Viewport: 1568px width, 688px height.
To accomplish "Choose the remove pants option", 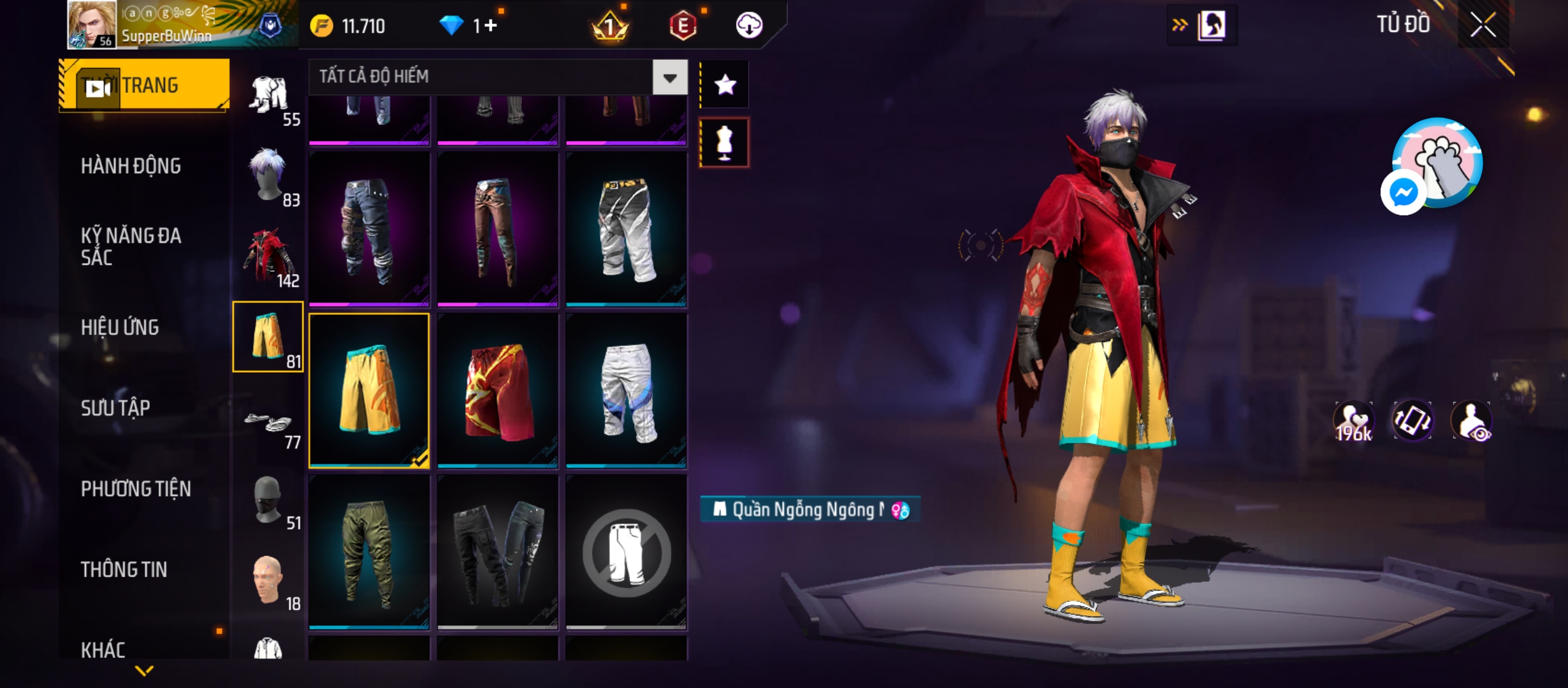I will [x=627, y=552].
